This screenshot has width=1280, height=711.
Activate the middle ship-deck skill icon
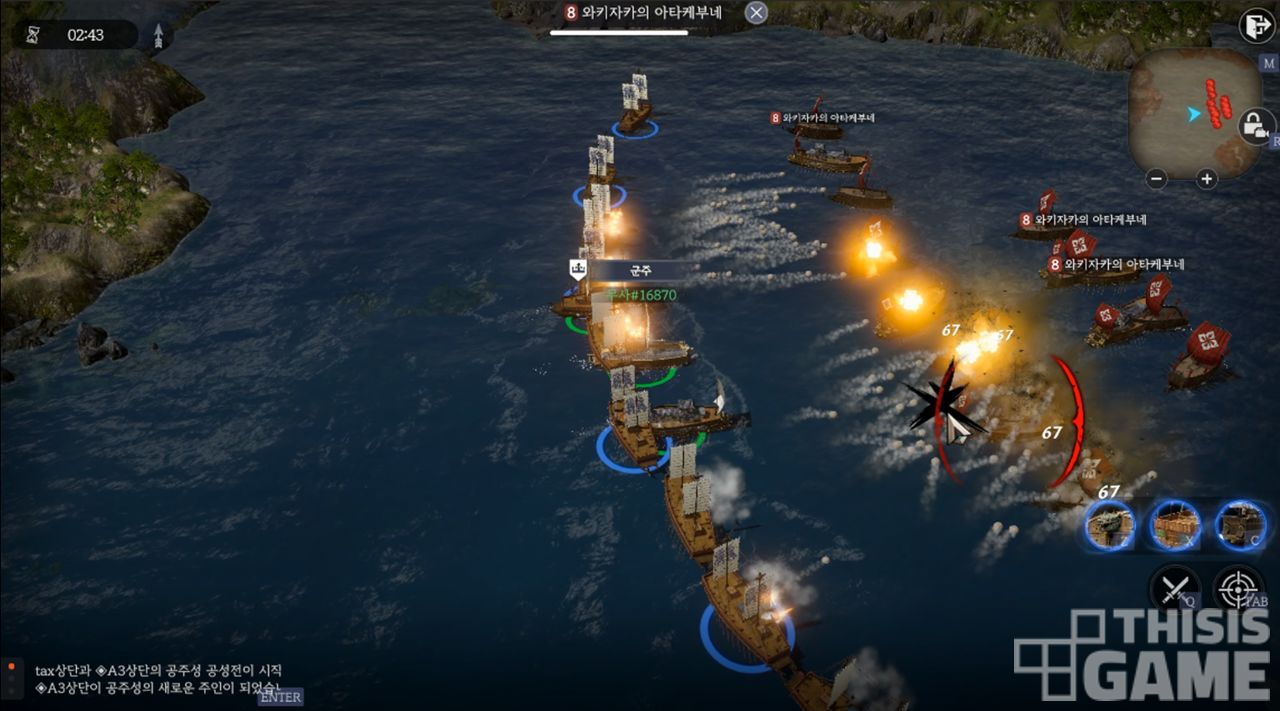point(1174,525)
